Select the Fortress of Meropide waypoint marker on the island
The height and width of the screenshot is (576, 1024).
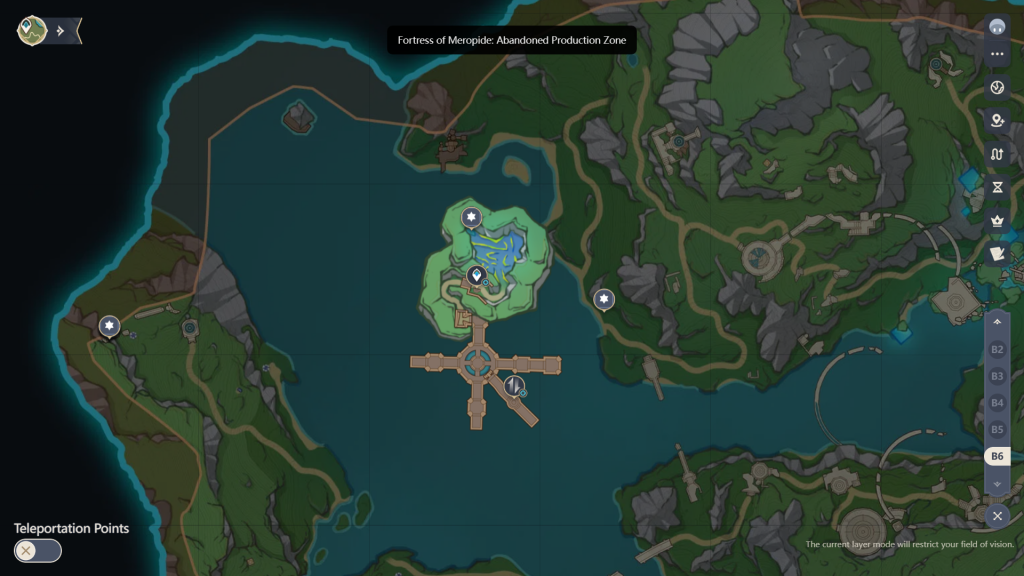pos(477,276)
